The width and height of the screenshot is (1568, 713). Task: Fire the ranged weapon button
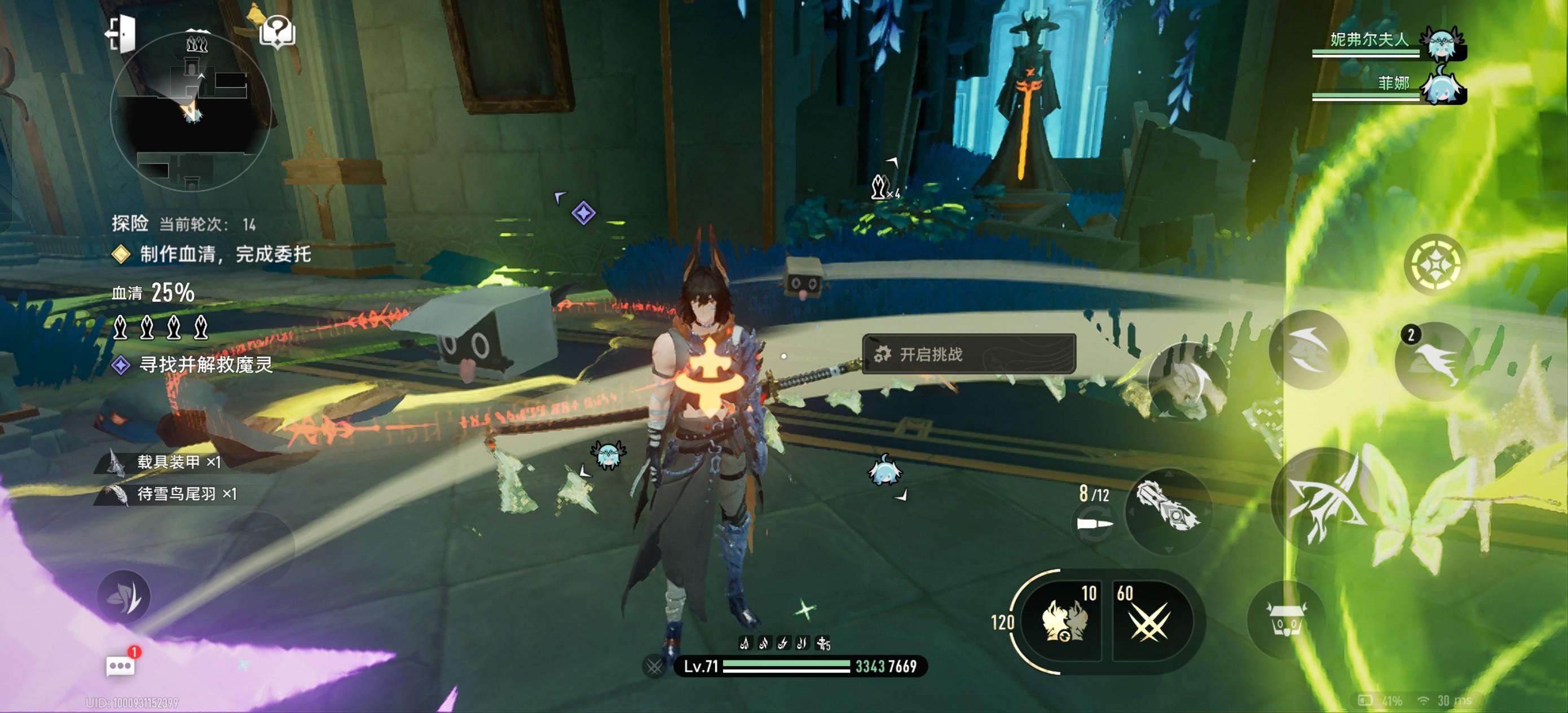1169,512
